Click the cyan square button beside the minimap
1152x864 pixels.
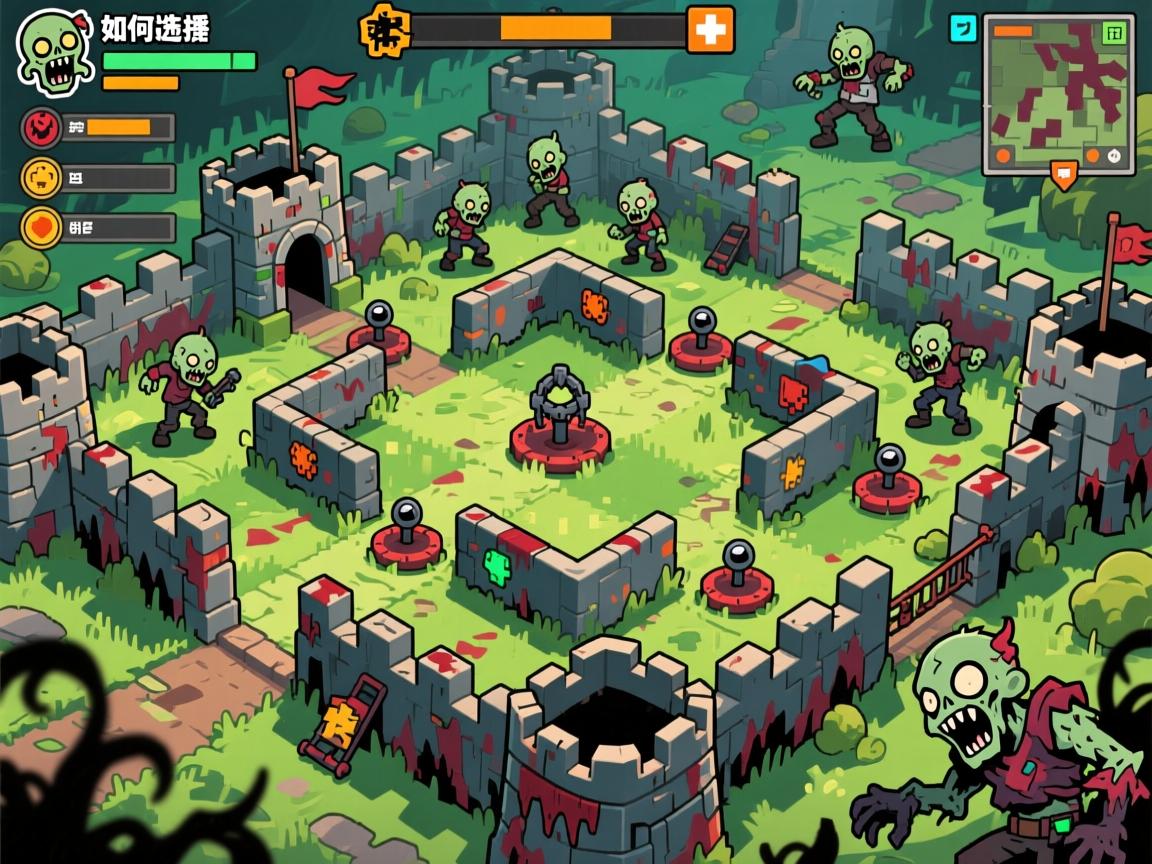[962, 29]
